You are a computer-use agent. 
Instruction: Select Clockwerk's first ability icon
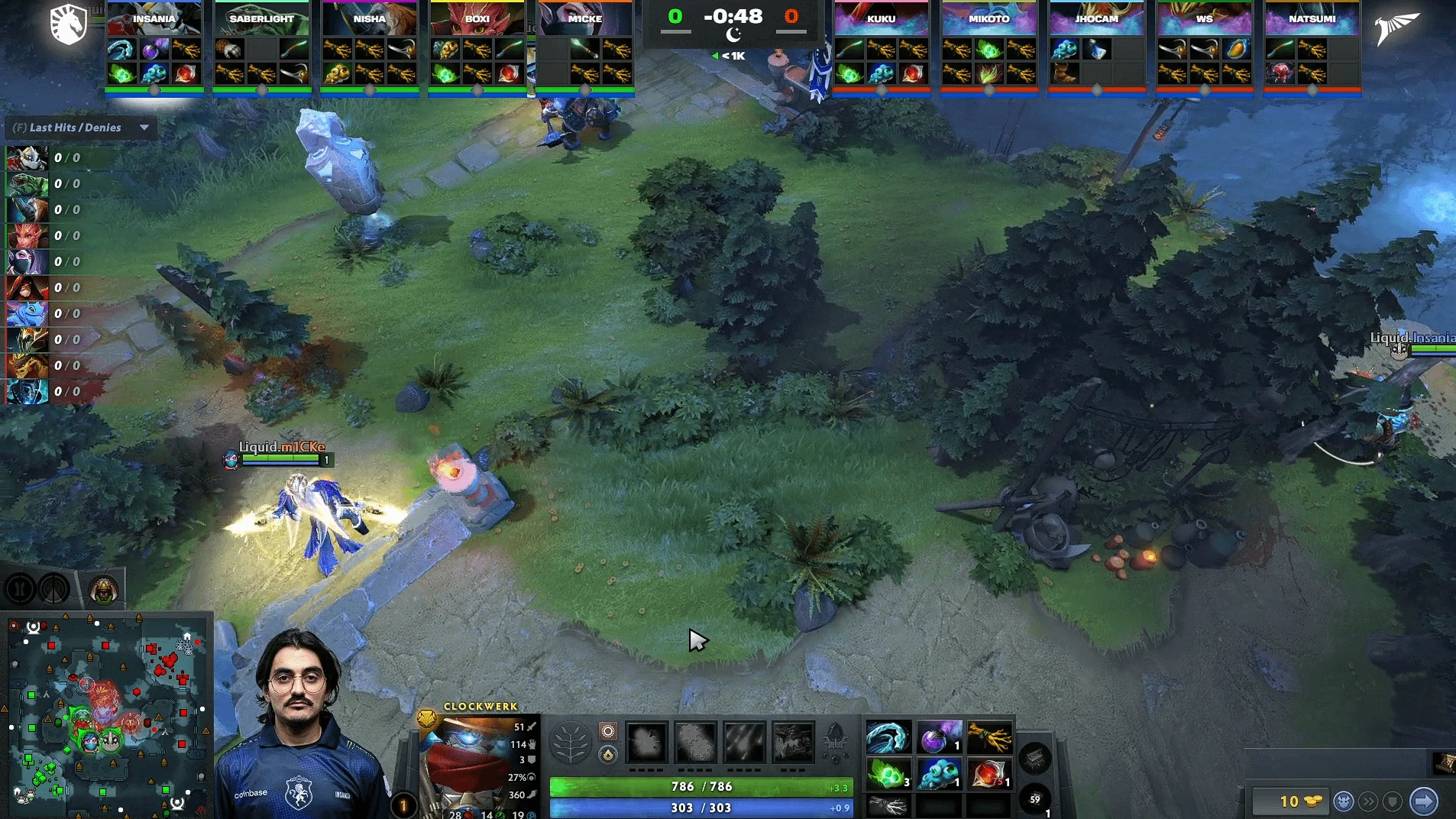[x=647, y=742]
